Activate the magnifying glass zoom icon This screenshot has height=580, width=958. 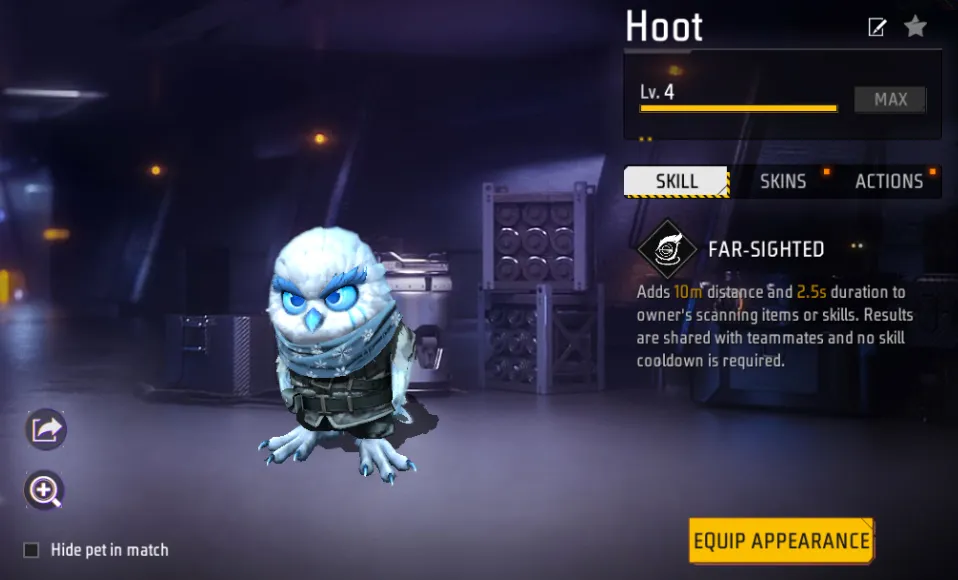(45, 490)
